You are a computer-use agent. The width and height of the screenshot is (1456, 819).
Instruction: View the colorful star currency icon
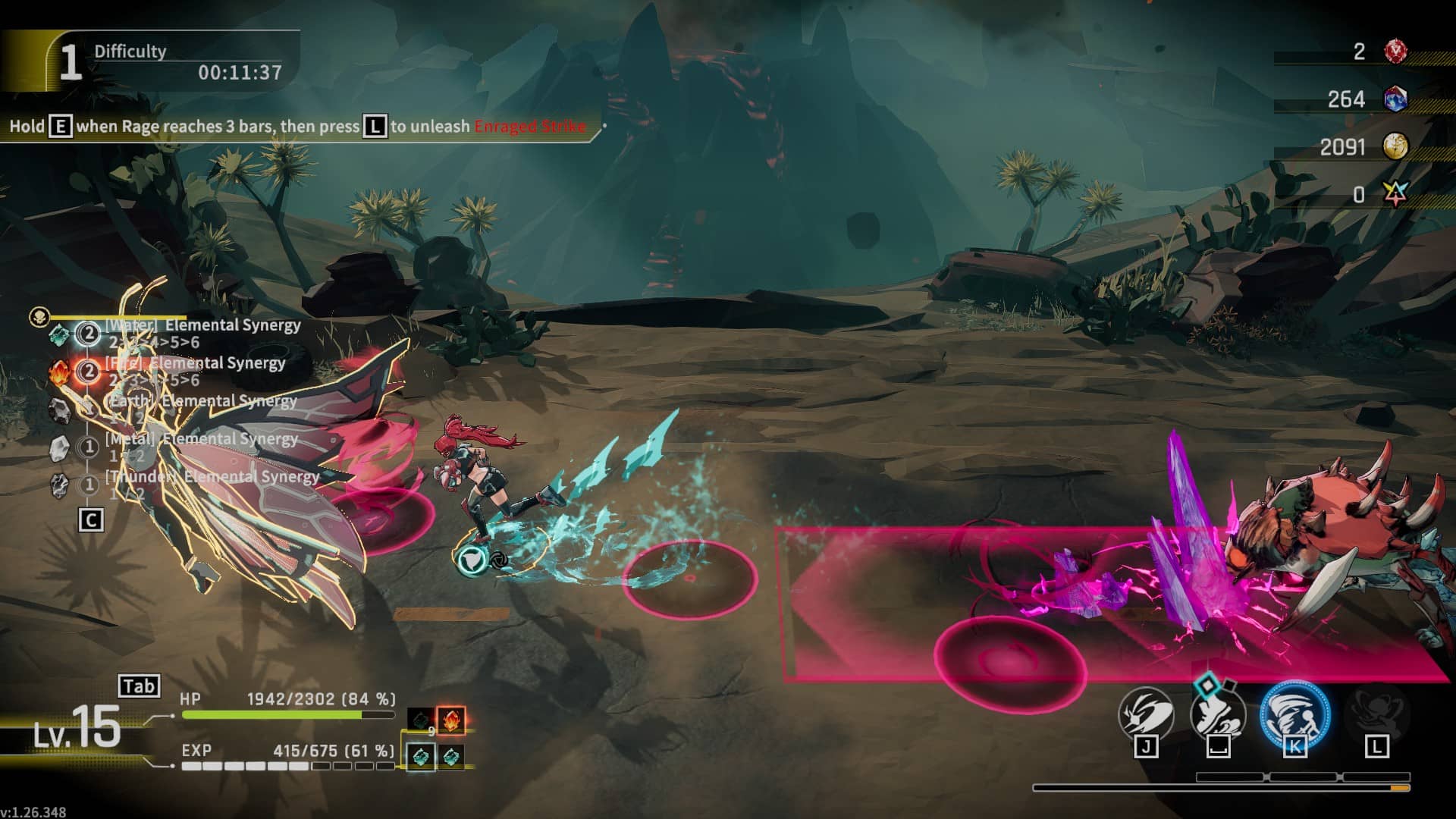click(x=1395, y=194)
